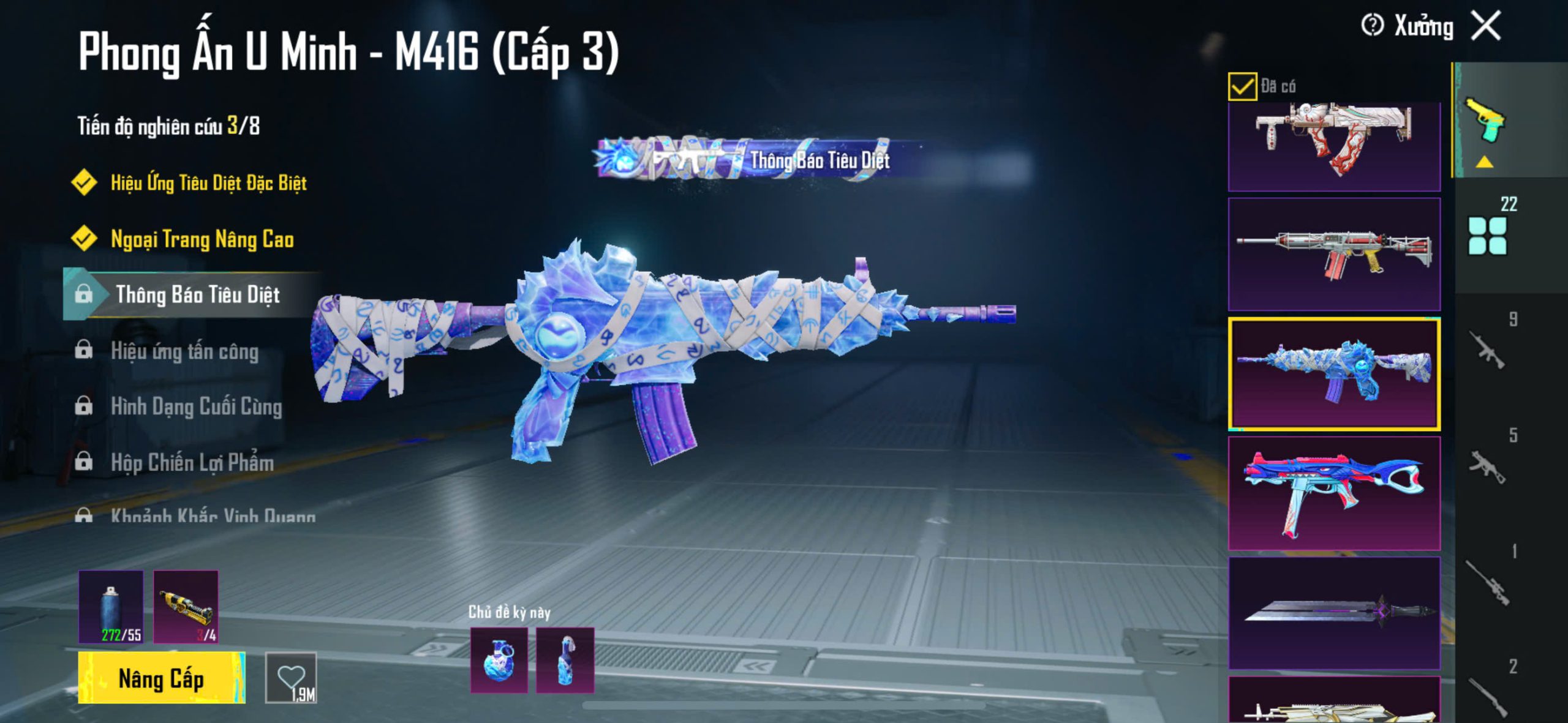Switch to the all-categories grid tab
Viewport: 1568px width, 723px height.
(x=1487, y=236)
